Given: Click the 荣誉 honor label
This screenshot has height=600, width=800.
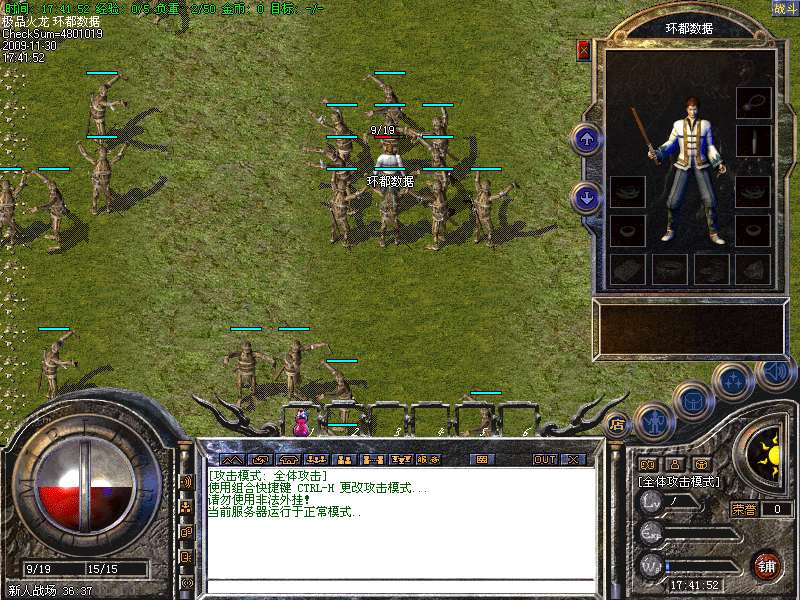Looking at the screenshot, I should point(743,509).
